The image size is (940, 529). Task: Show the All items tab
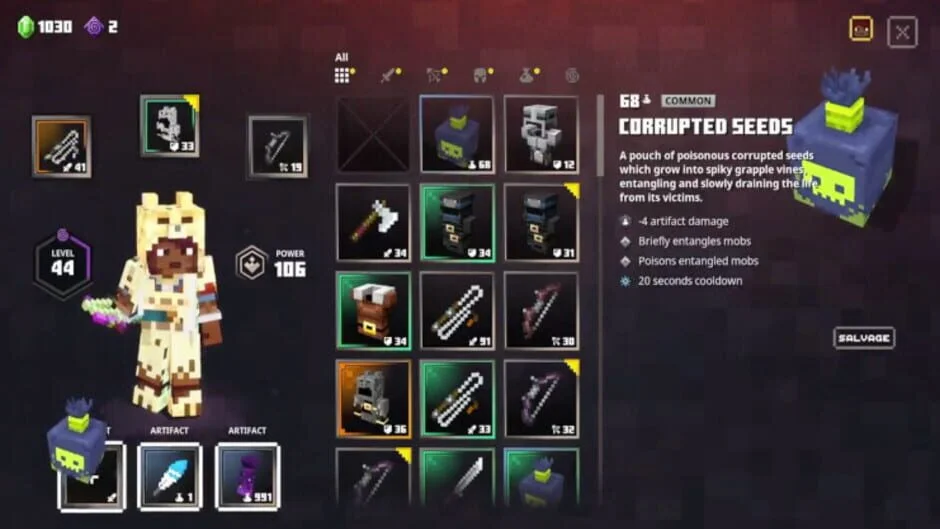point(343,75)
